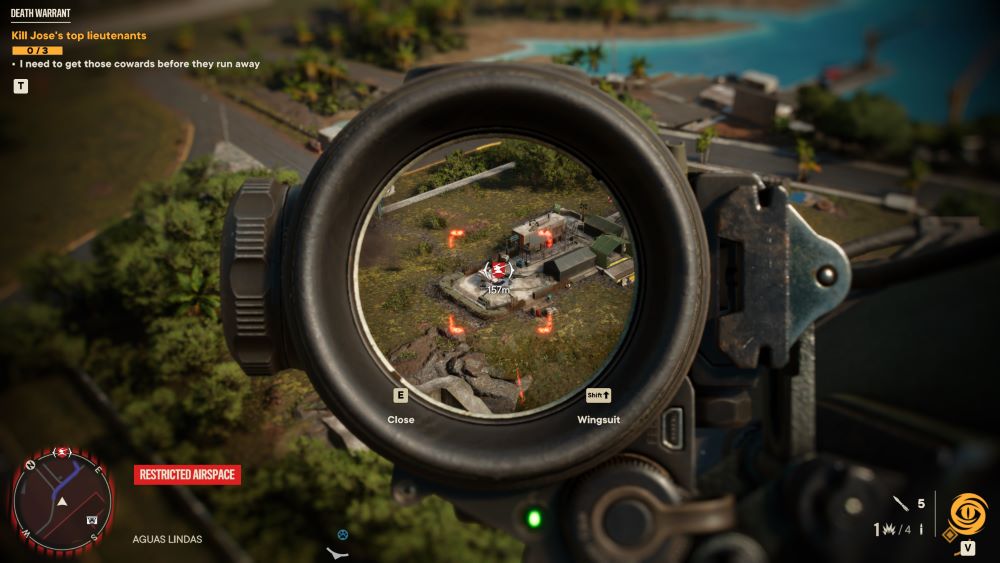Activate the yellow Supremo backpack icon

pos(968,512)
